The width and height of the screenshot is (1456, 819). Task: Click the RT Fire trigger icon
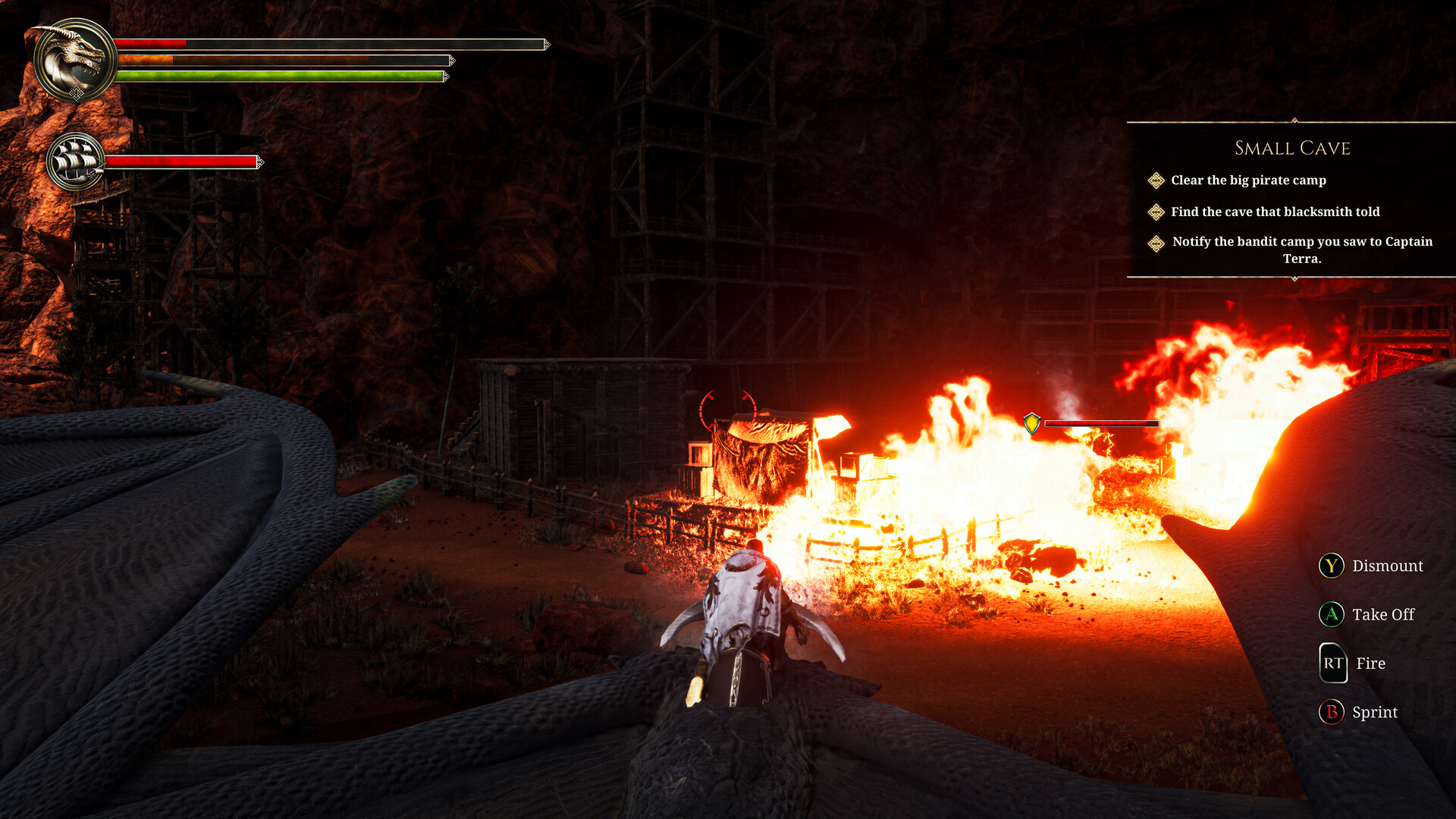pyautogui.click(x=1332, y=664)
